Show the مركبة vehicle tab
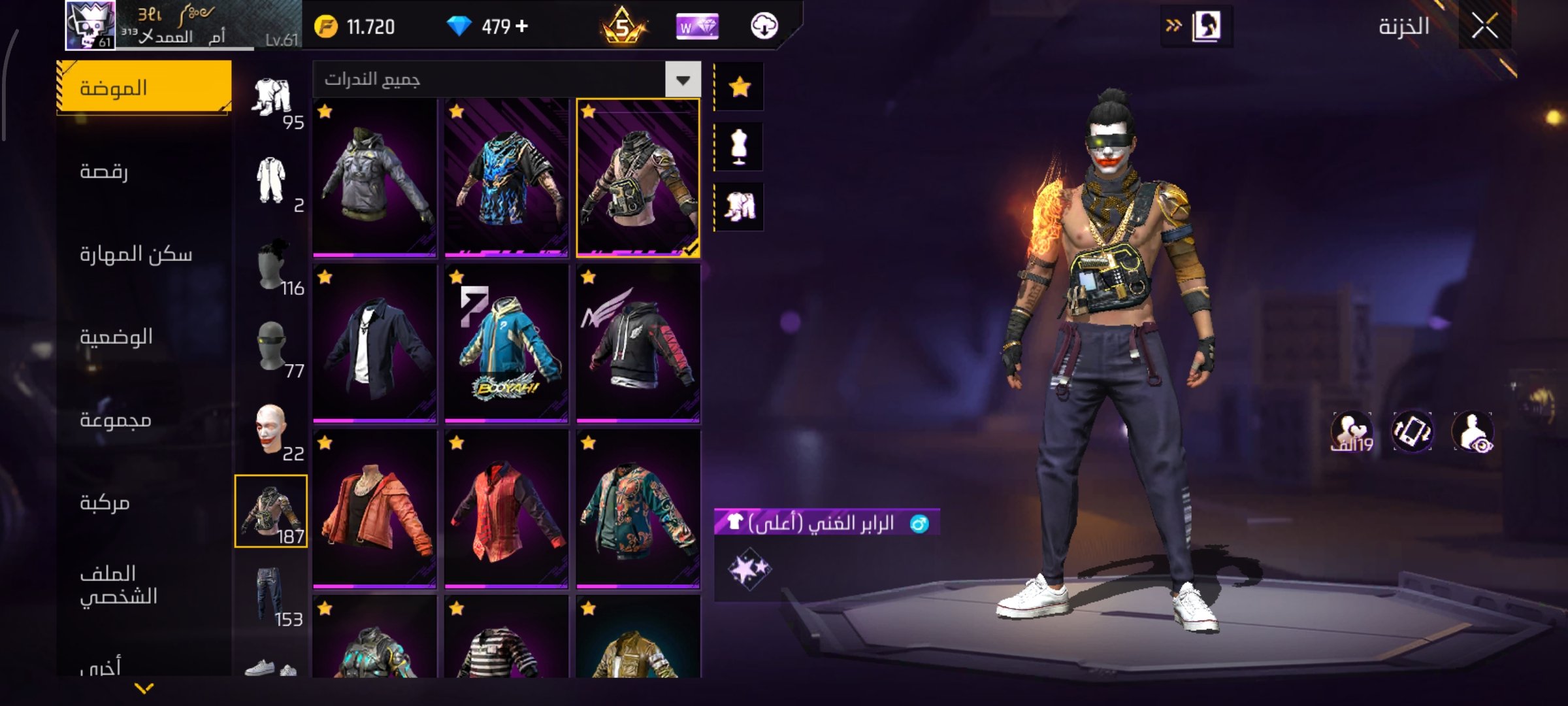This screenshot has width=1568, height=706. (x=105, y=503)
